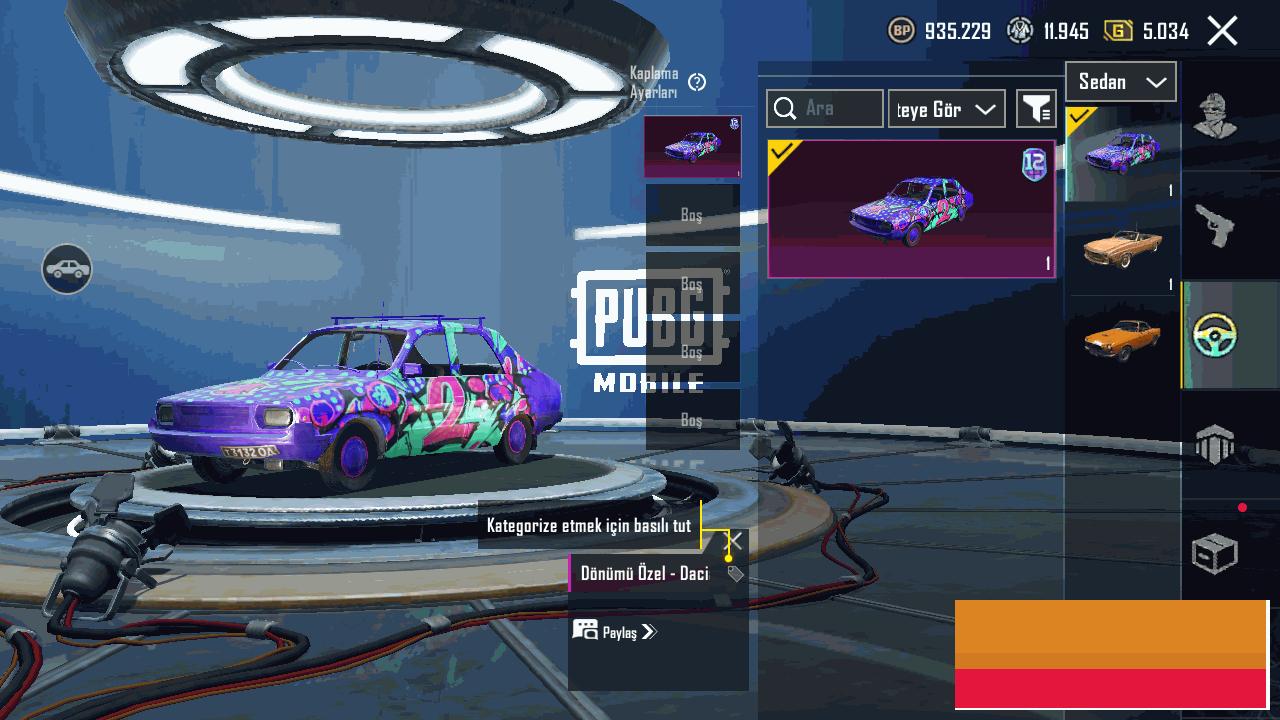
Task: Click the tag icon beside the skin name
Action: click(x=735, y=574)
